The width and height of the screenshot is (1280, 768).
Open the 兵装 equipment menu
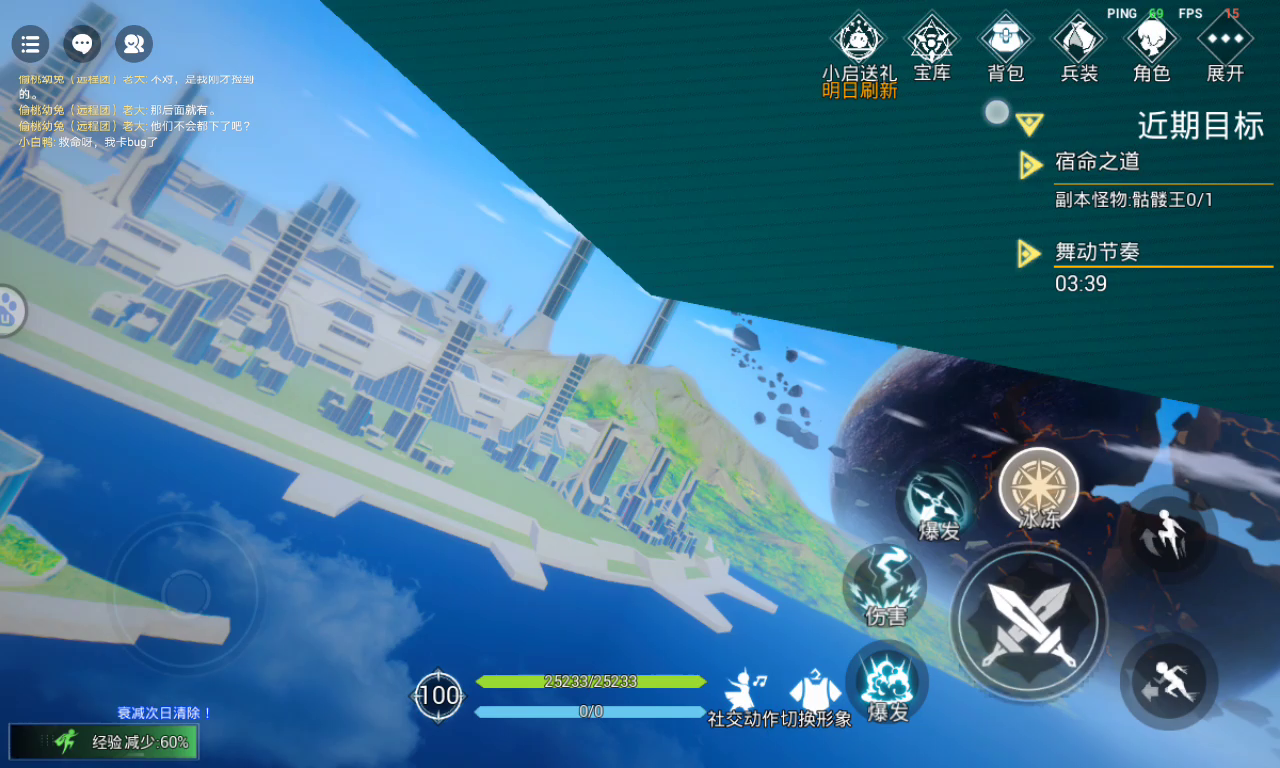[x=1079, y=42]
